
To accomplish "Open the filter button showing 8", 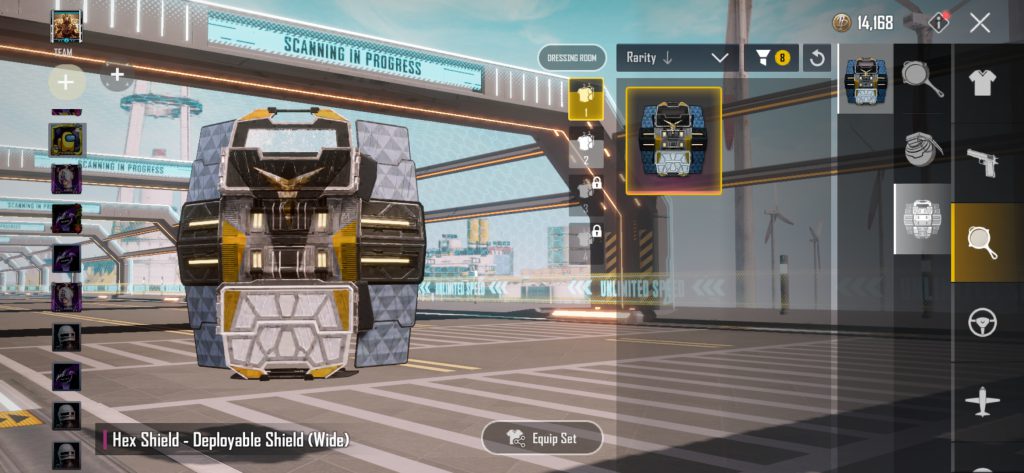I will [771, 58].
